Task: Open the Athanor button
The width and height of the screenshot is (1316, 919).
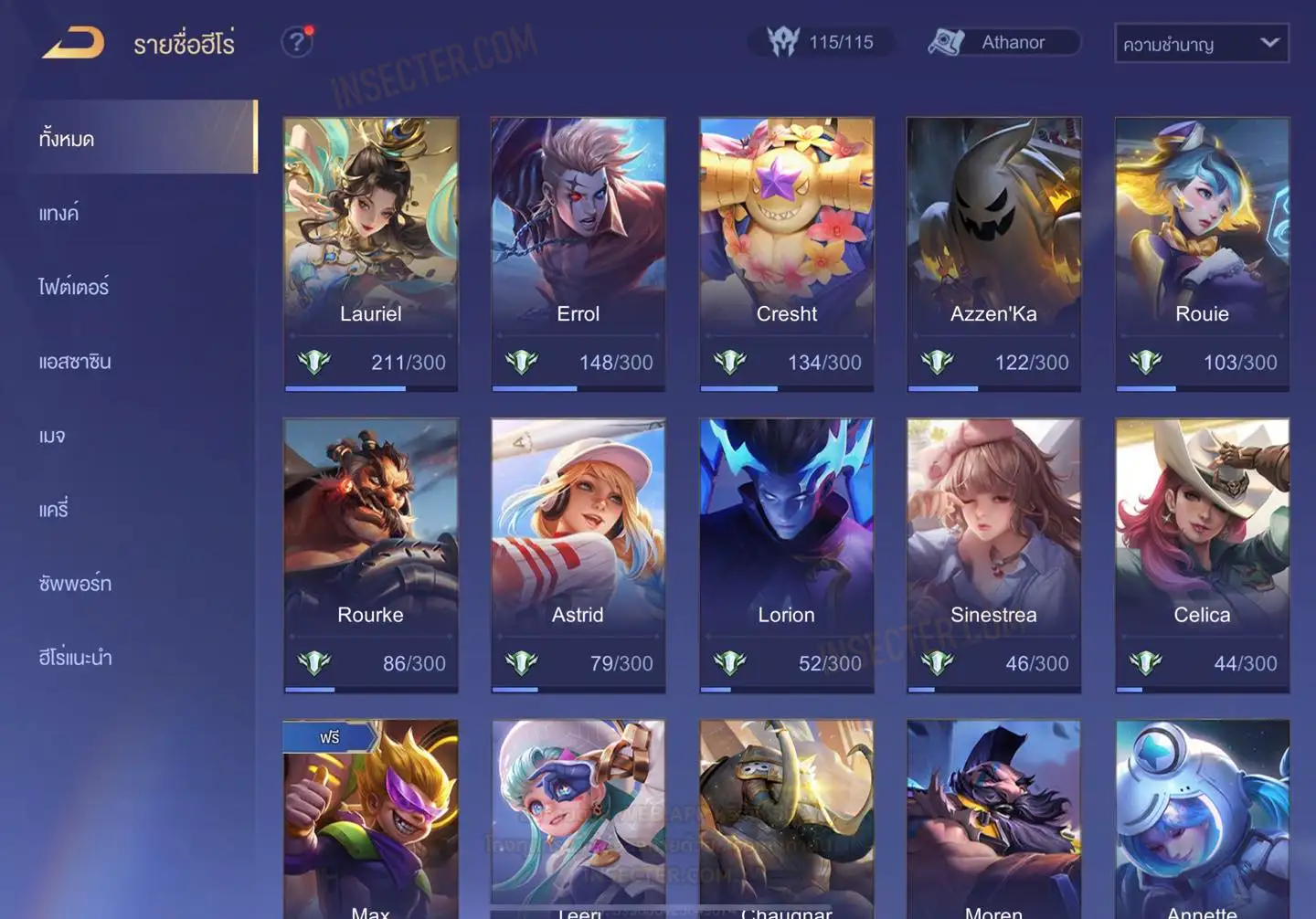Action: [x=1003, y=42]
